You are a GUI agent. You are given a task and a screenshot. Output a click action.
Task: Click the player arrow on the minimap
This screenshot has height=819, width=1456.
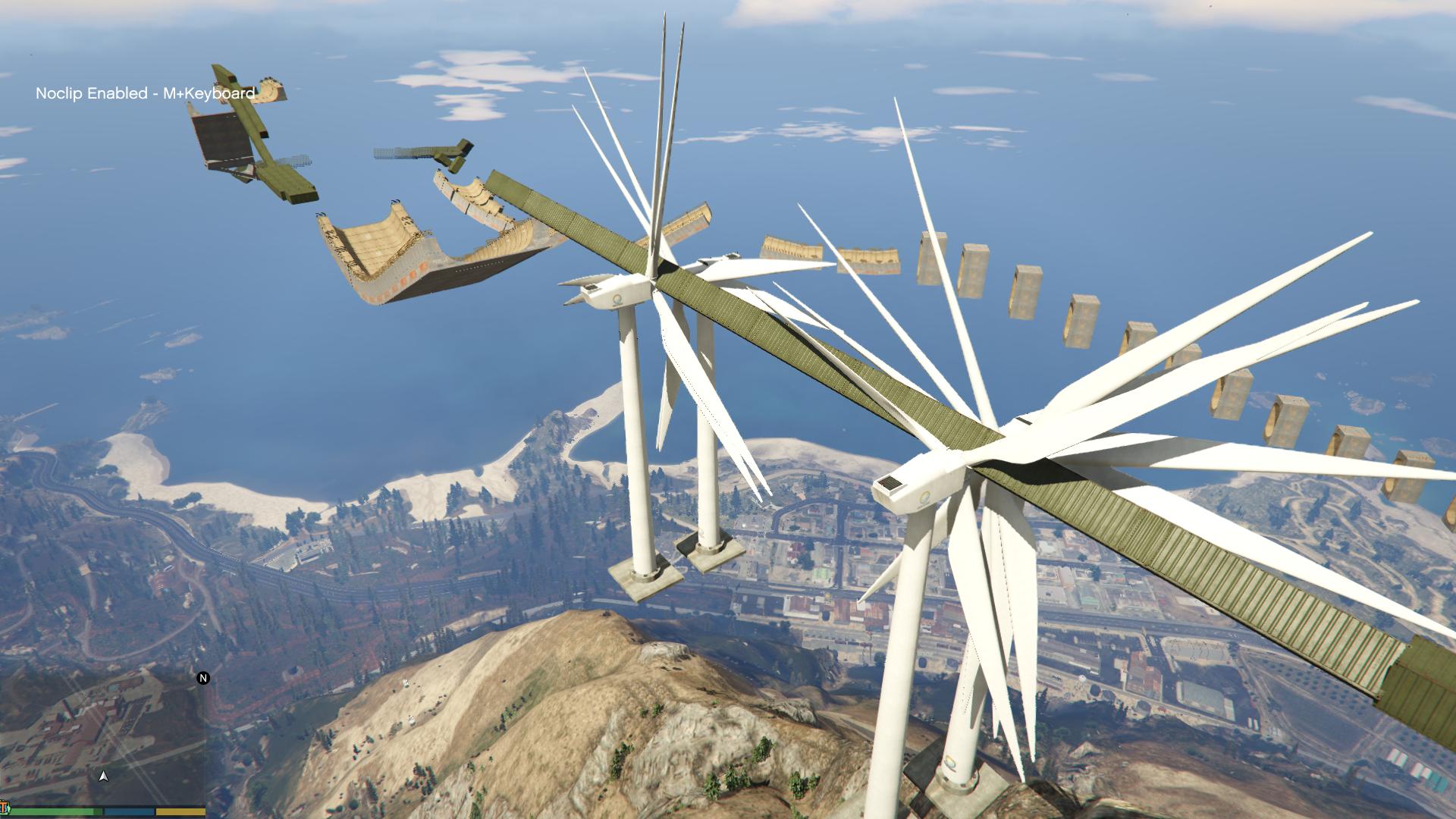[x=104, y=776]
